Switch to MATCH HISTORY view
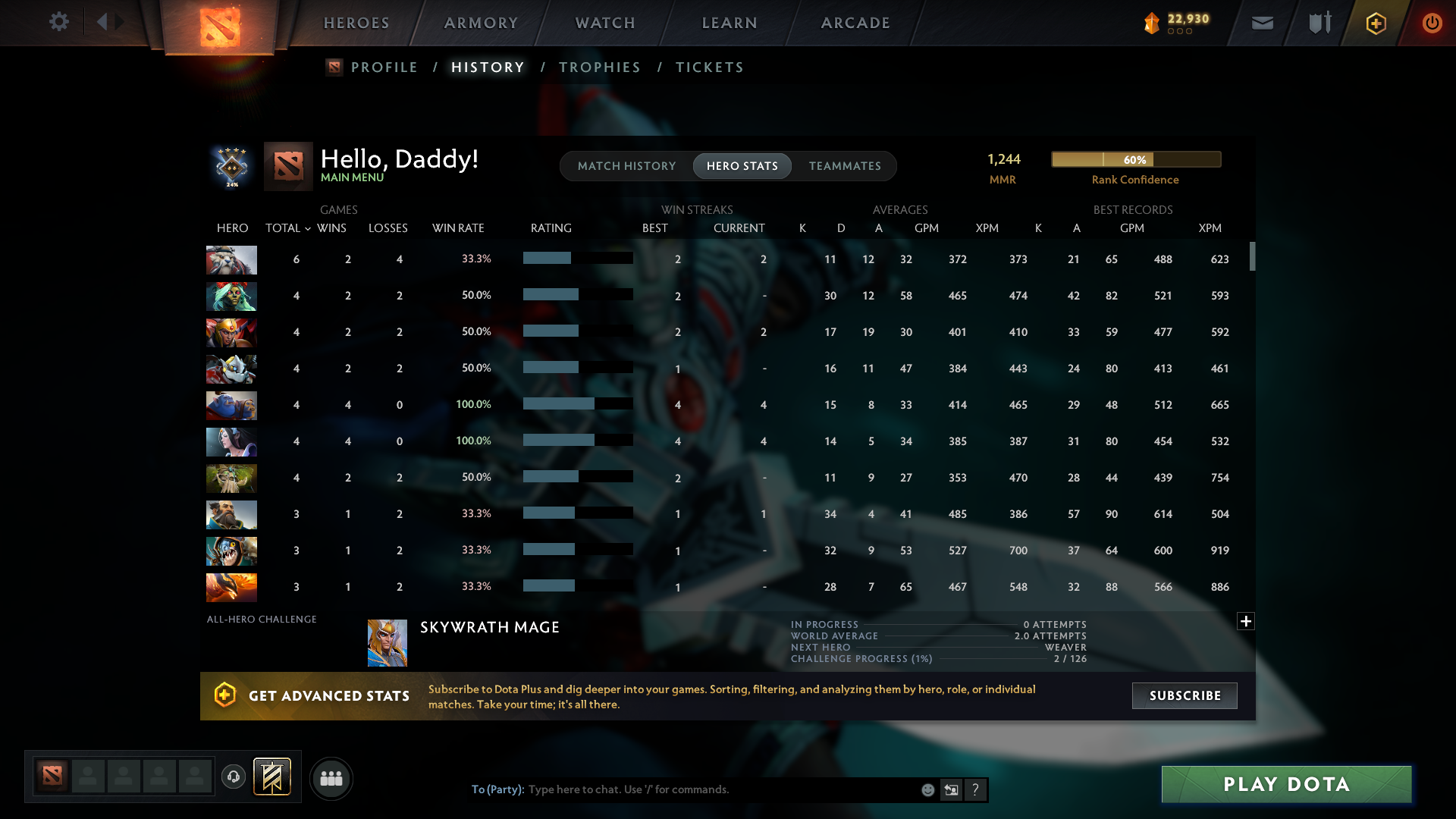 coord(626,166)
